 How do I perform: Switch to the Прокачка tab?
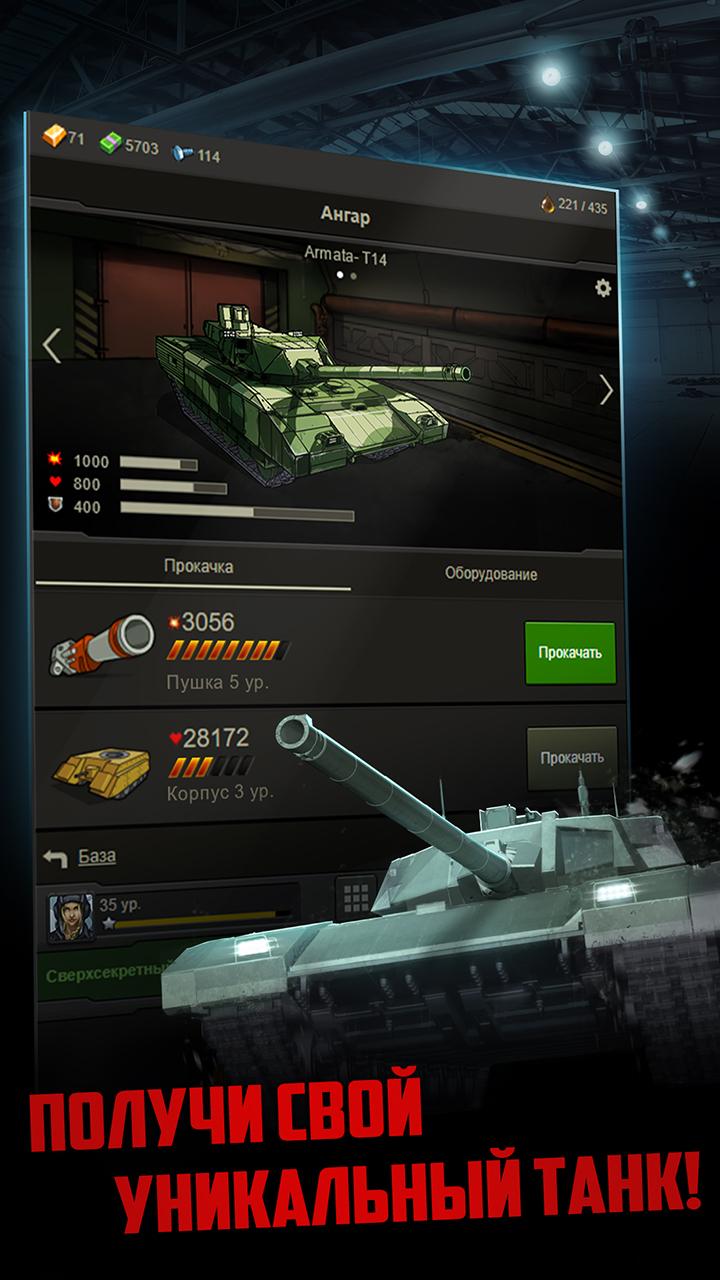click(198, 567)
